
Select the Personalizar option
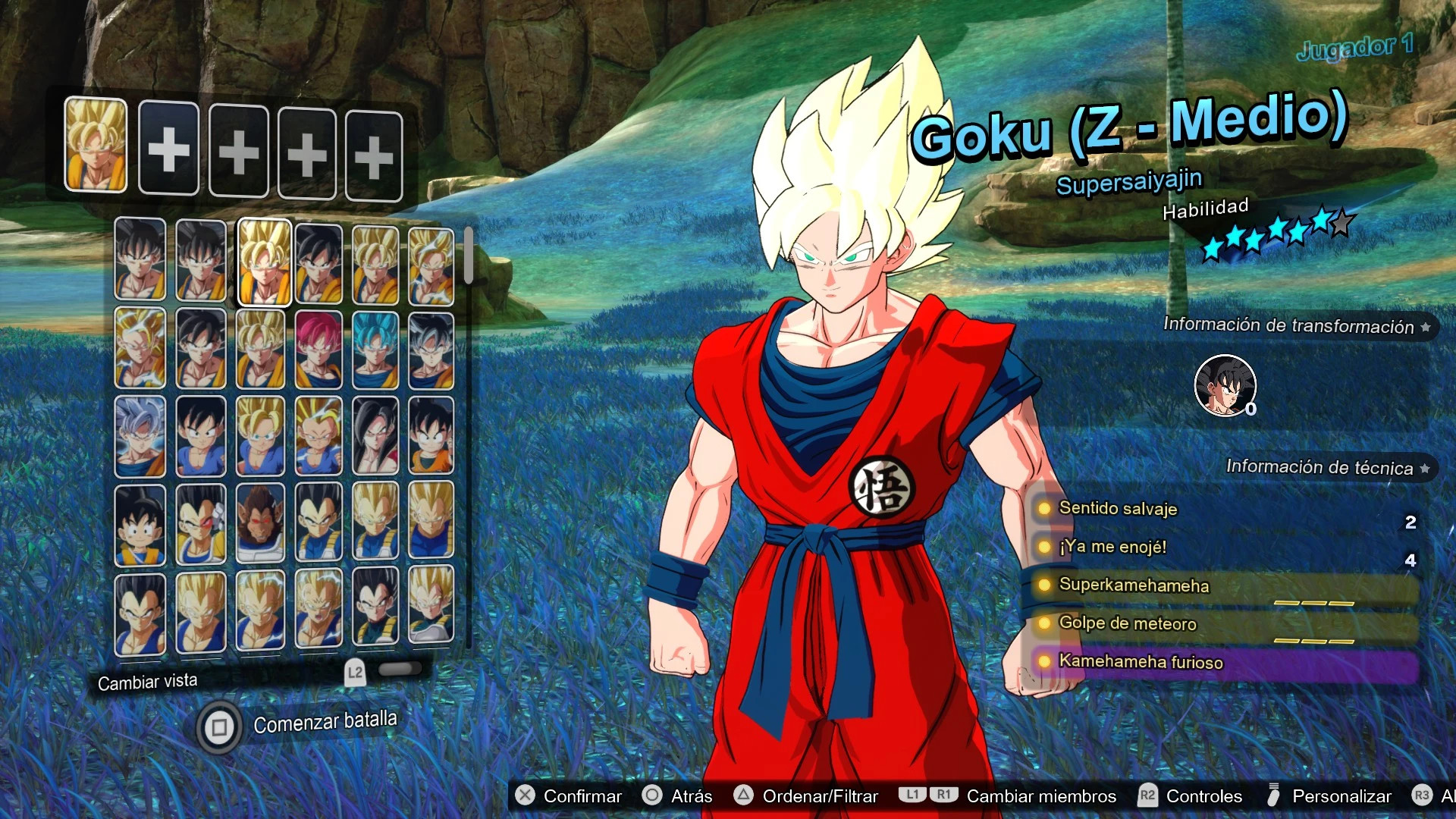point(1341,796)
